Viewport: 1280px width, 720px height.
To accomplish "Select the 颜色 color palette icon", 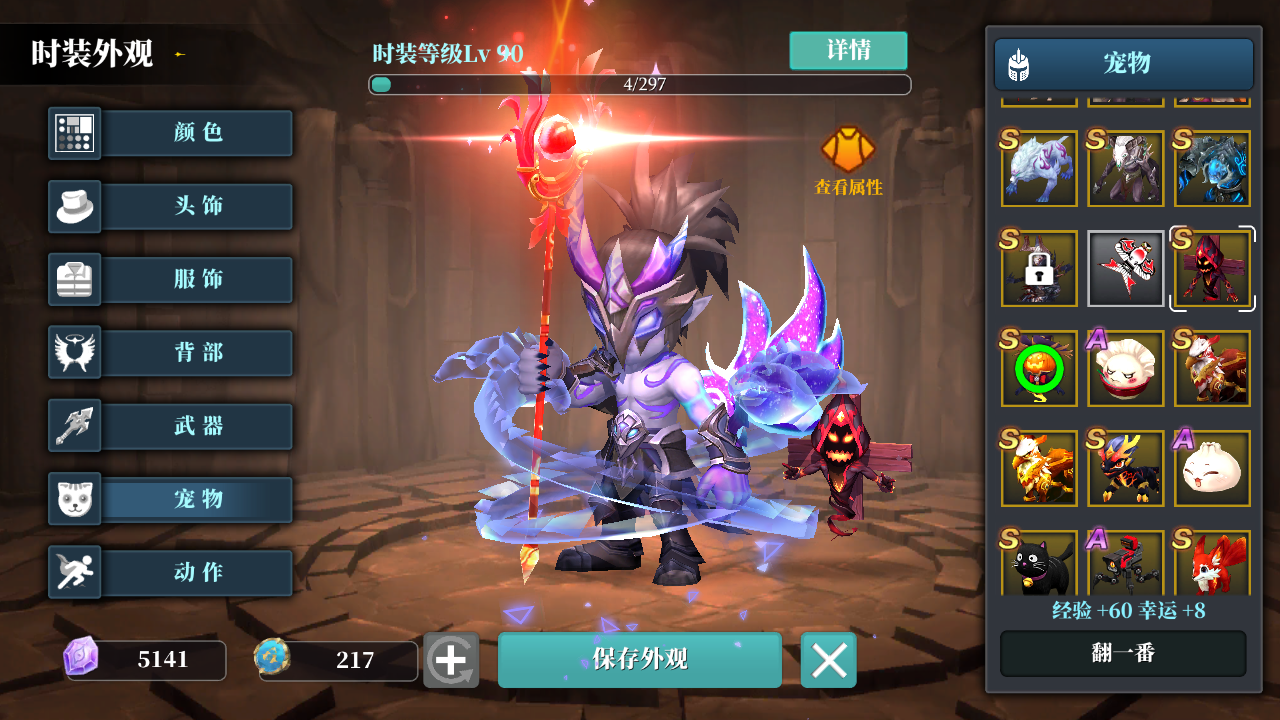I will point(74,133).
